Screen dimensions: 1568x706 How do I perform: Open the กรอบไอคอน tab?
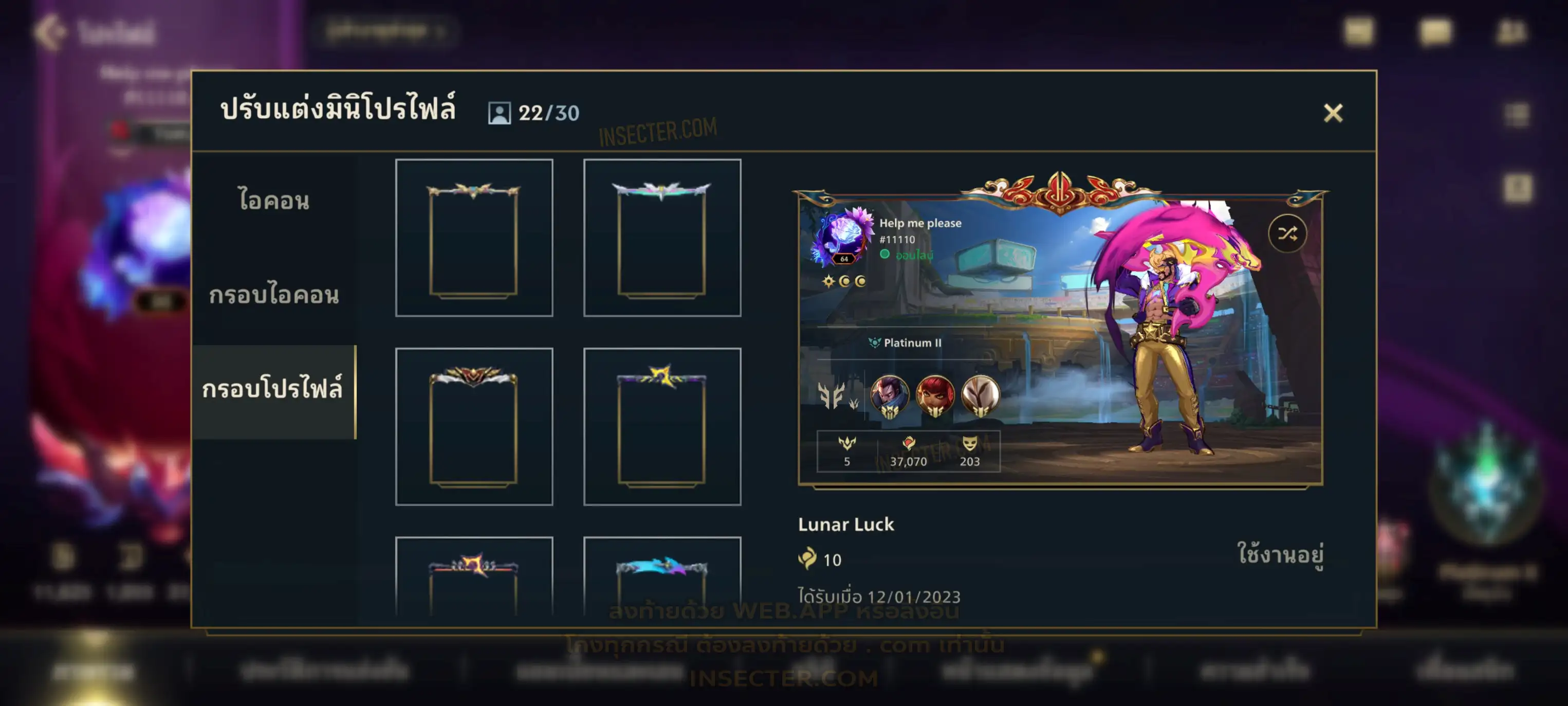274,296
